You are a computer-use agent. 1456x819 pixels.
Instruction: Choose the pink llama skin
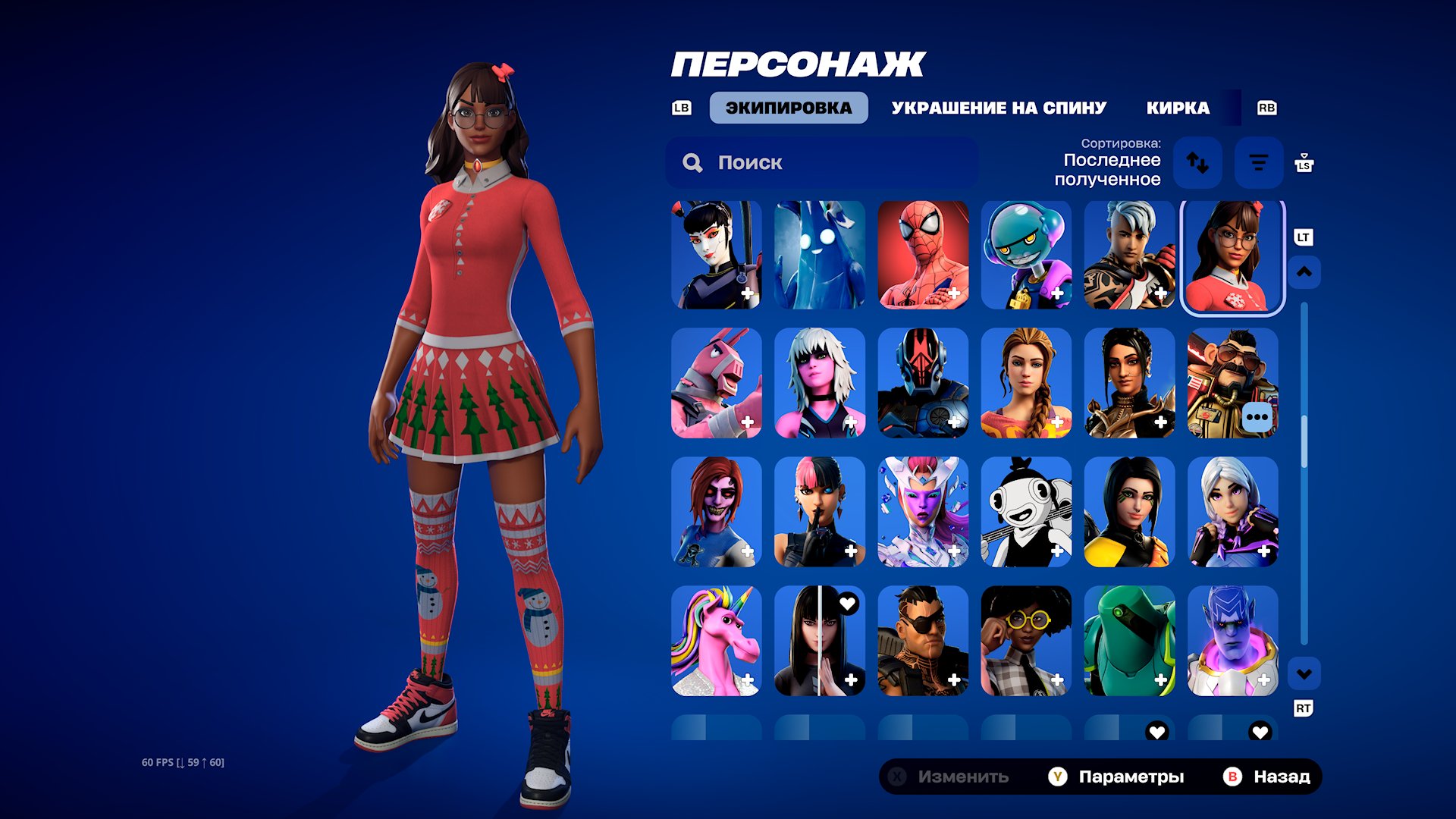point(716,384)
